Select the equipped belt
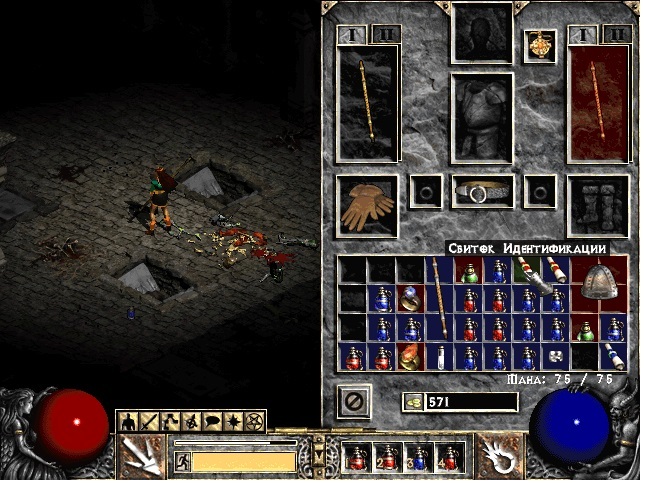This screenshot has height=483, width=645. tap(483, 191)
